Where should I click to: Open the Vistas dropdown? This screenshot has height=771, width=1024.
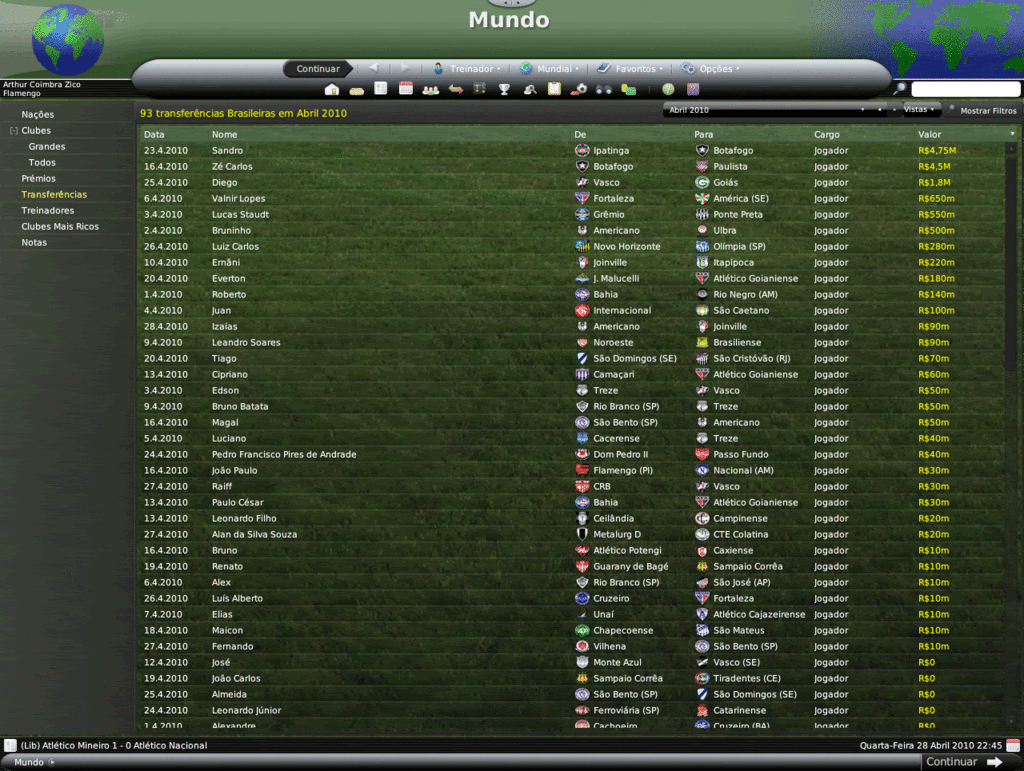tap(919, 110)
